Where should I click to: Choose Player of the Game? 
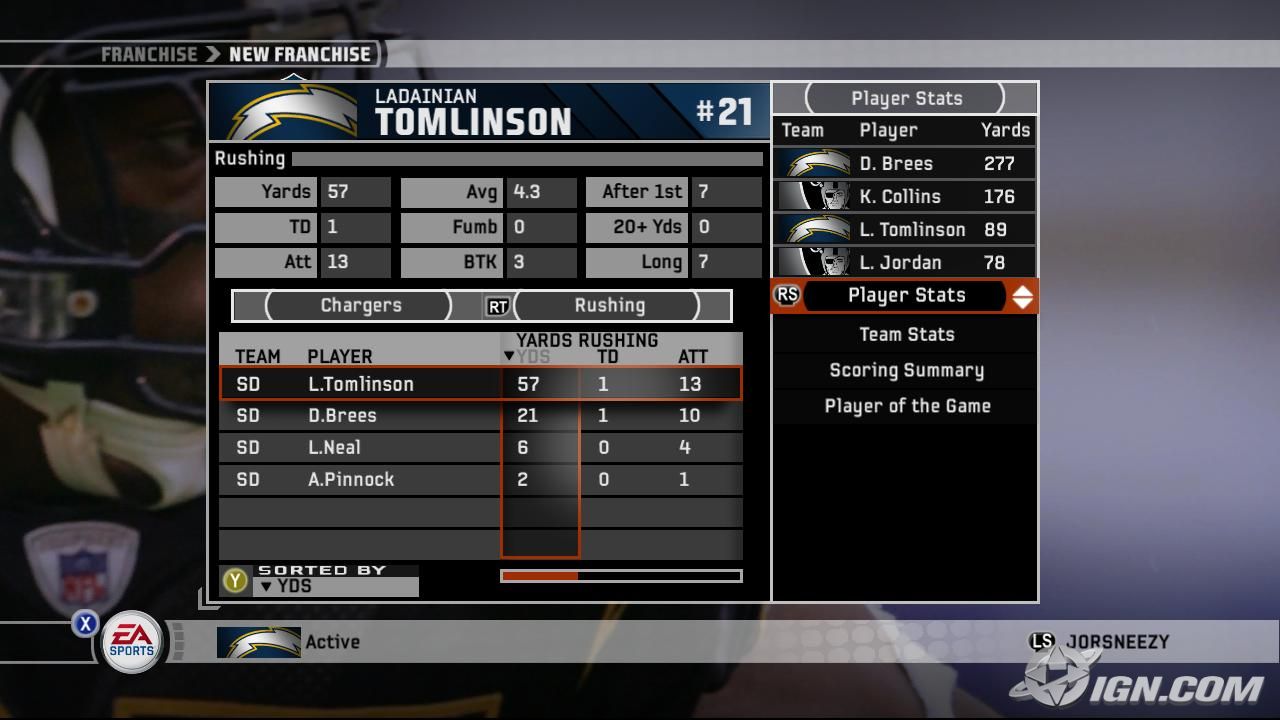coord(906,406)
